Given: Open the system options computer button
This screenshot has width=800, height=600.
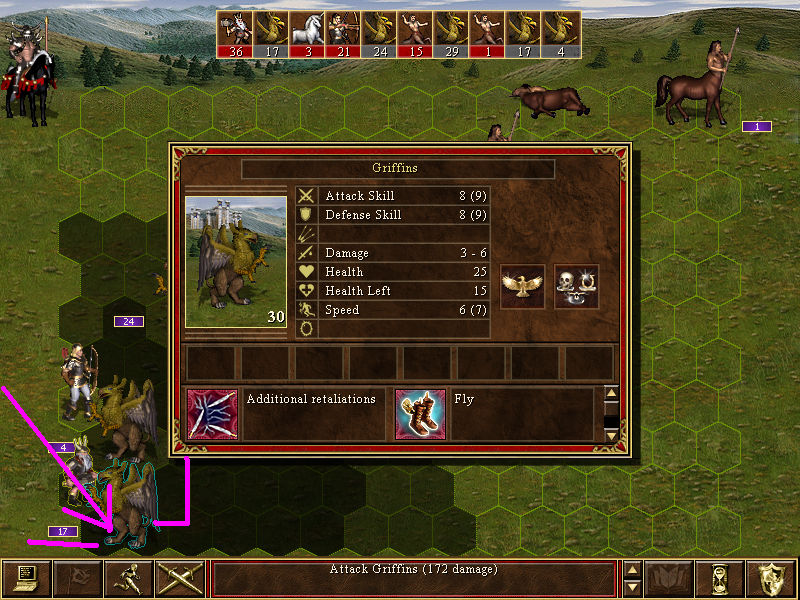Looking at the screenshot, I should pyautogui.click(x=26, y=579).
